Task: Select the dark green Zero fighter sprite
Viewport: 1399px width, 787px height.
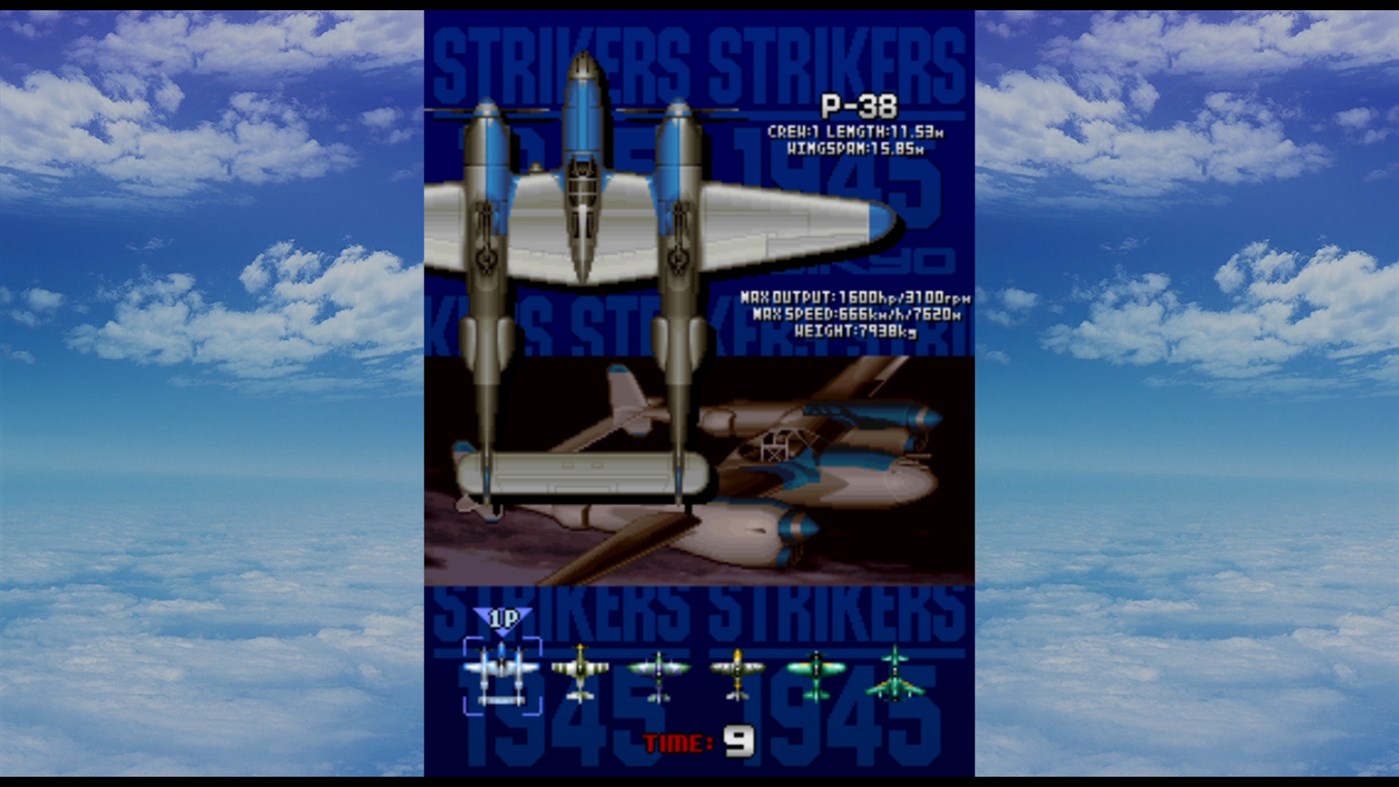Action: (x=818, y=672)
